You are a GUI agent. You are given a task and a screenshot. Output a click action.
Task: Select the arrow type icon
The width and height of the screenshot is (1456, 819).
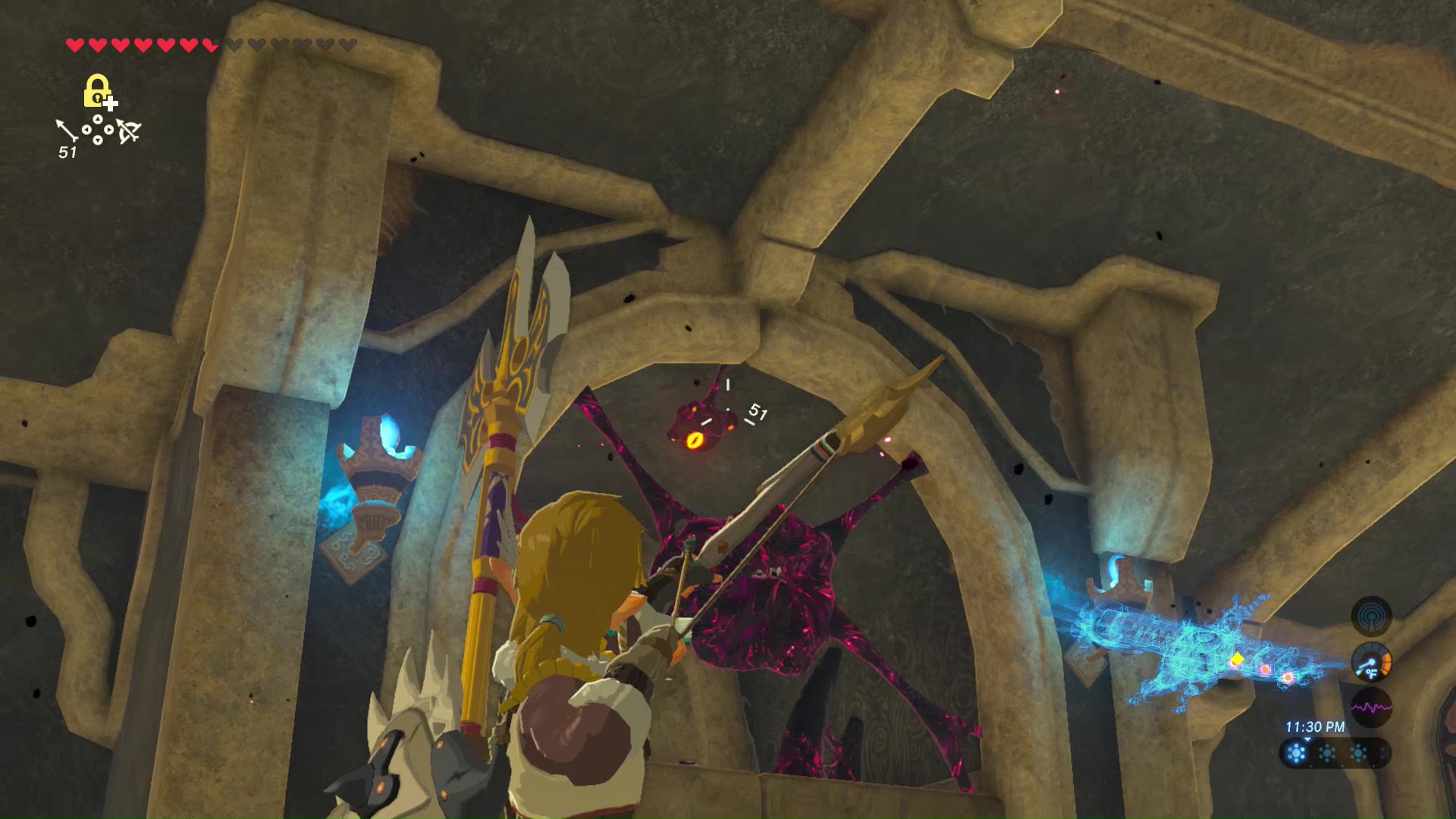[67, 130]
